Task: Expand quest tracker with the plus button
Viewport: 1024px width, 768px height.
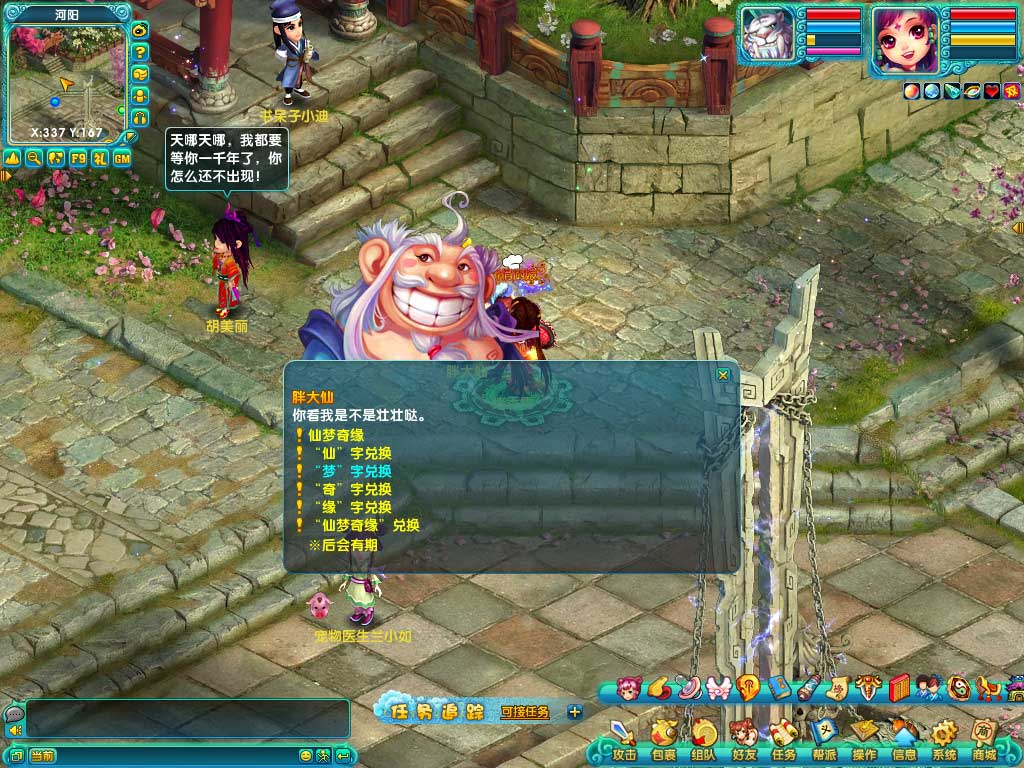Action: (575, 712)
